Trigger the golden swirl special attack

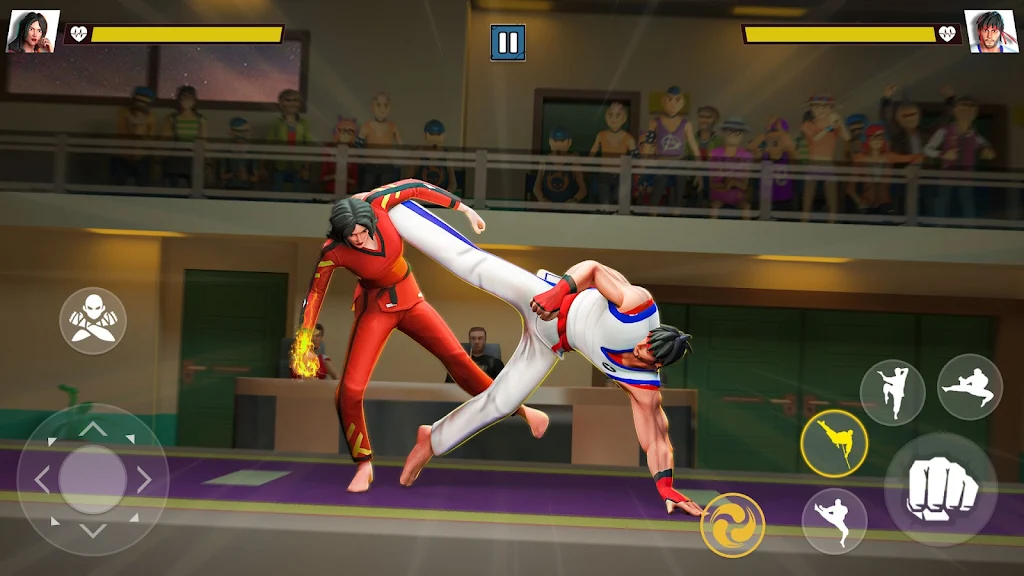coord(732,525)
